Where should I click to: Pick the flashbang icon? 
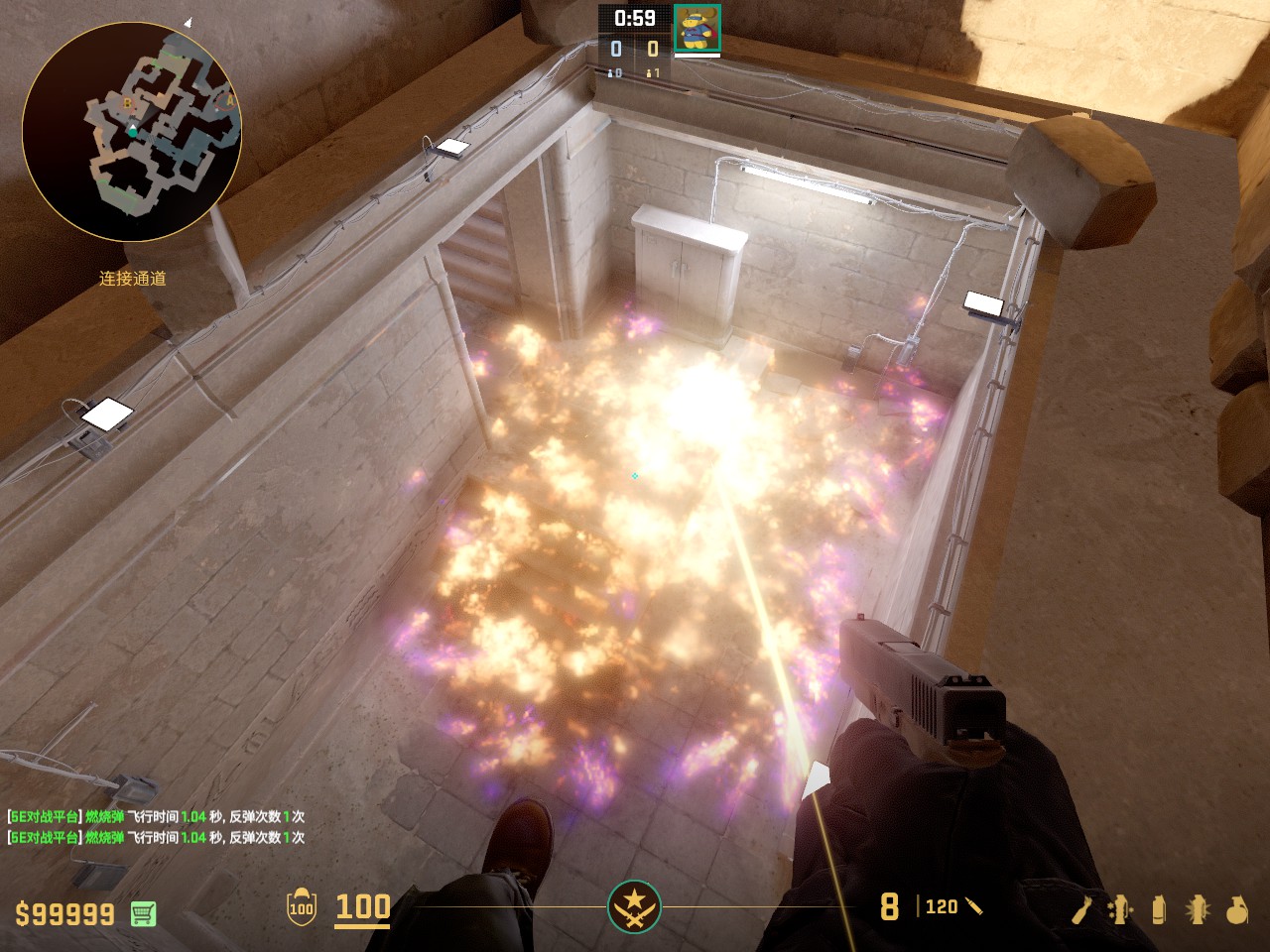[1198, 909]
